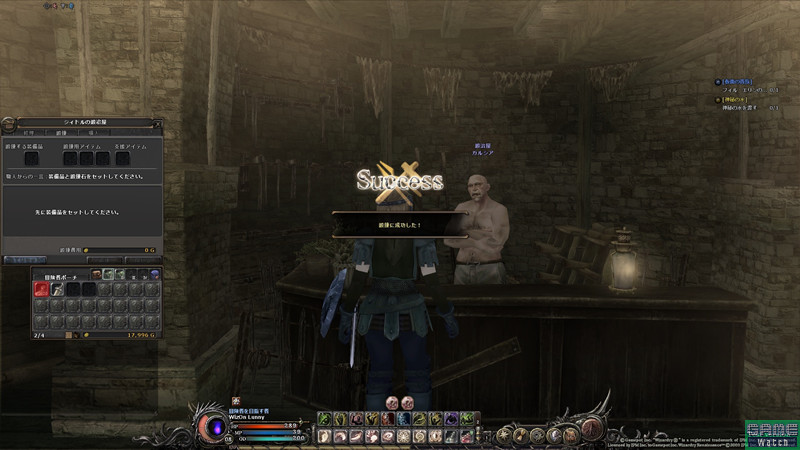Viewport: 800px width, 450px height.
Task: Activate the first skill in hotbar bottom row
Action: (324, 436)
